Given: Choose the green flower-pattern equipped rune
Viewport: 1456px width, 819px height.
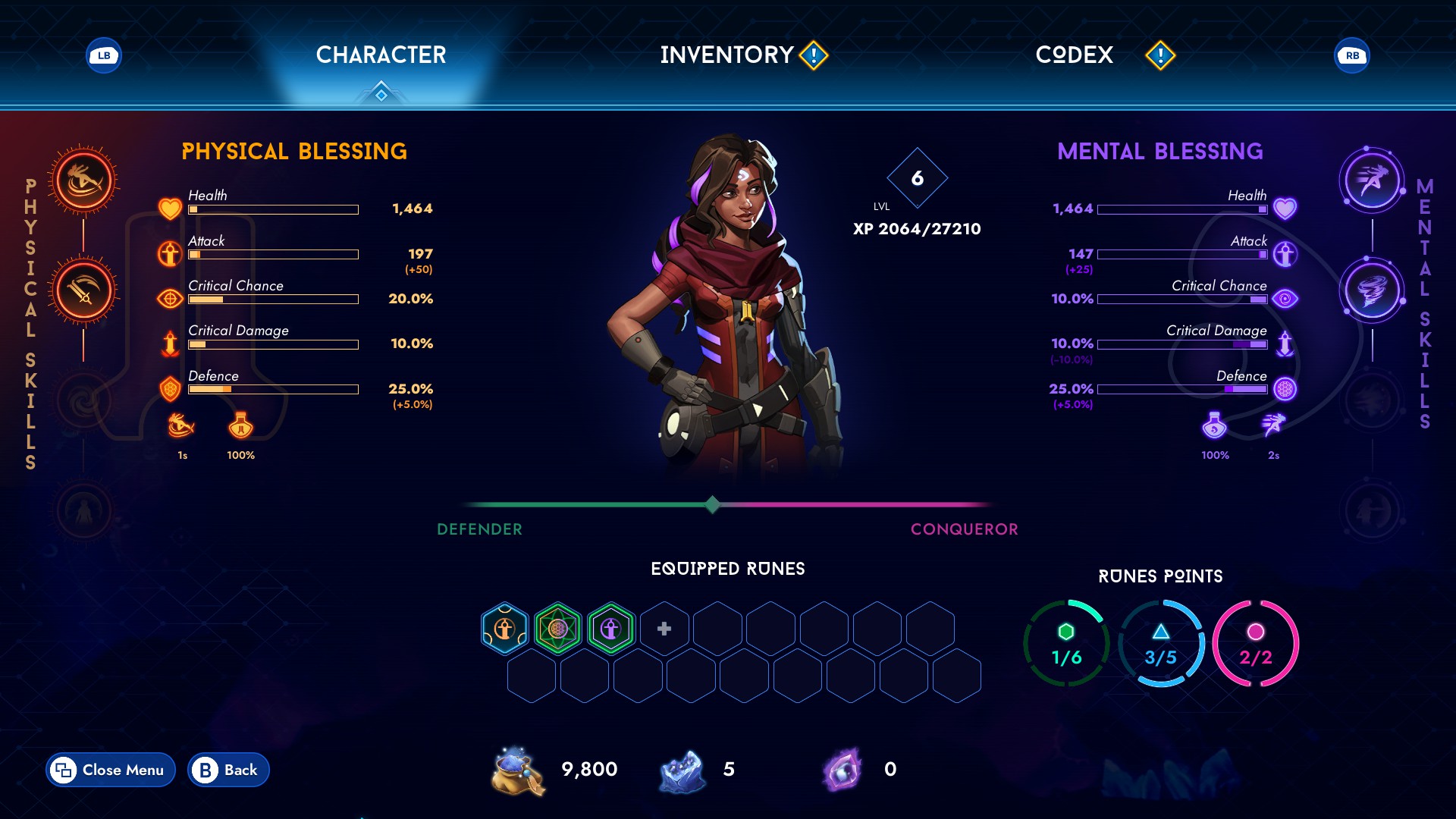Looking at the screenshot, I should pyautogui.click(x=558, y=629).
